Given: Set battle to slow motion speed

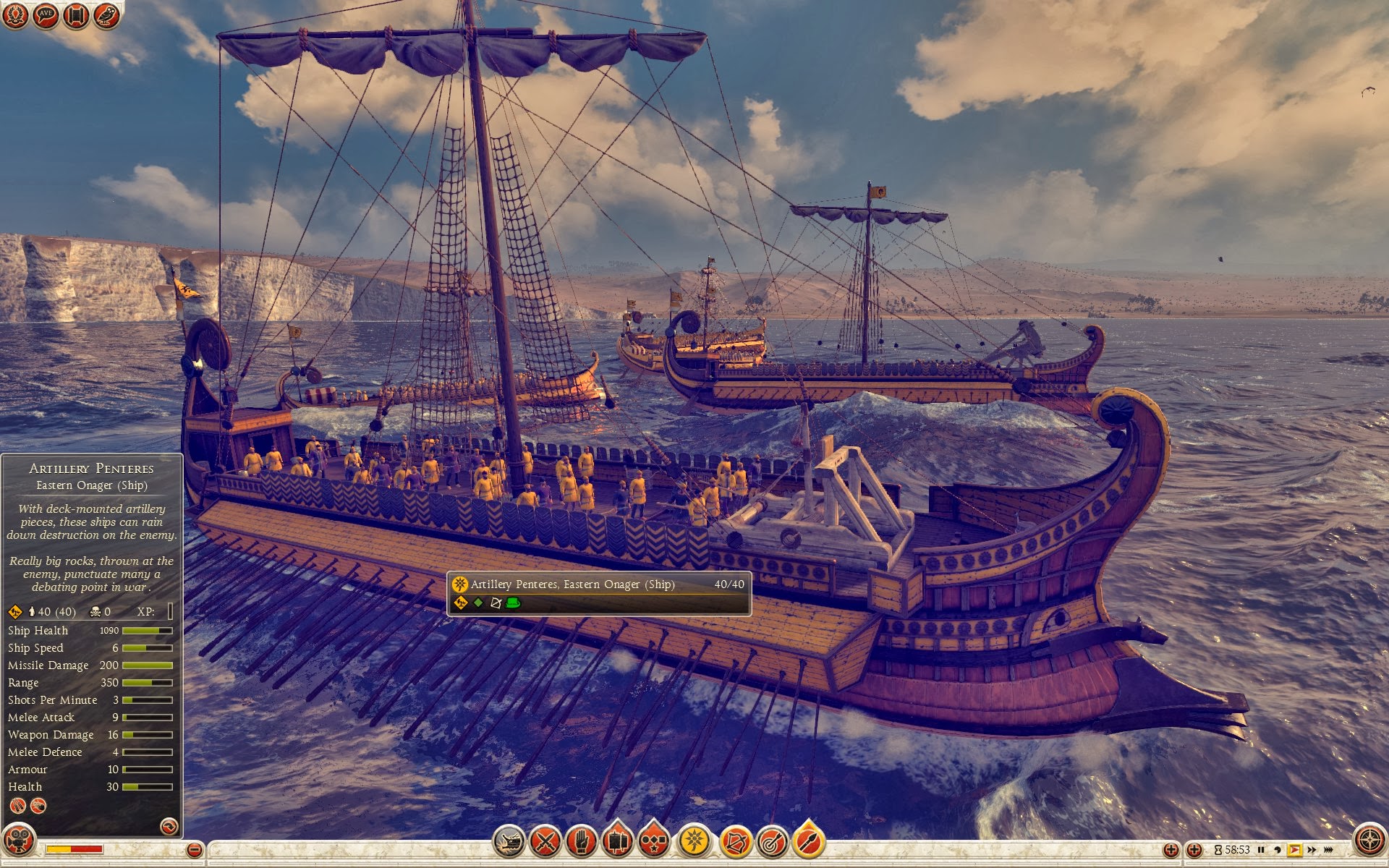Looking at the screenshot, I should click(1278, 850).
